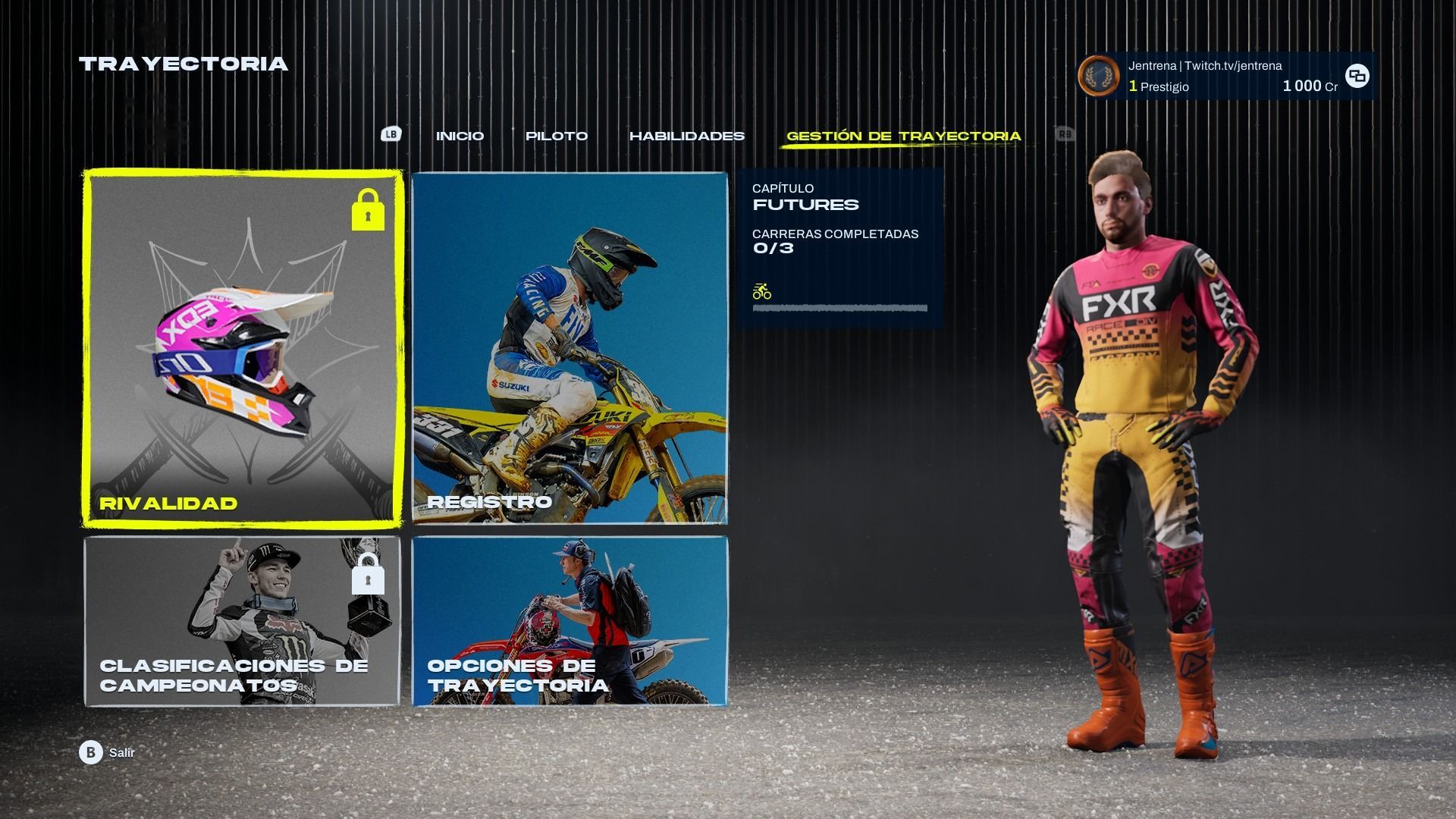Screen dimensions: 1456x819
Task: Select the Habilidades tab
Action: point(686,136)
